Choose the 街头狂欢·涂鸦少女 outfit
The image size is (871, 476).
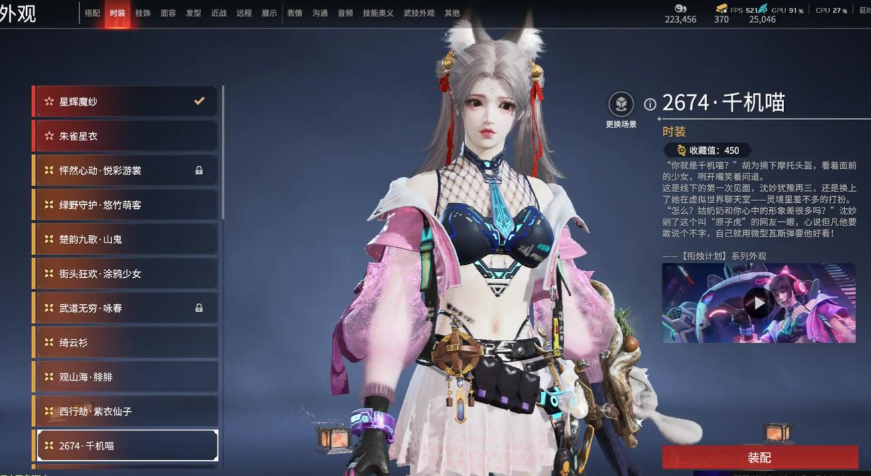pyautogui.click(x=125, y=274)
